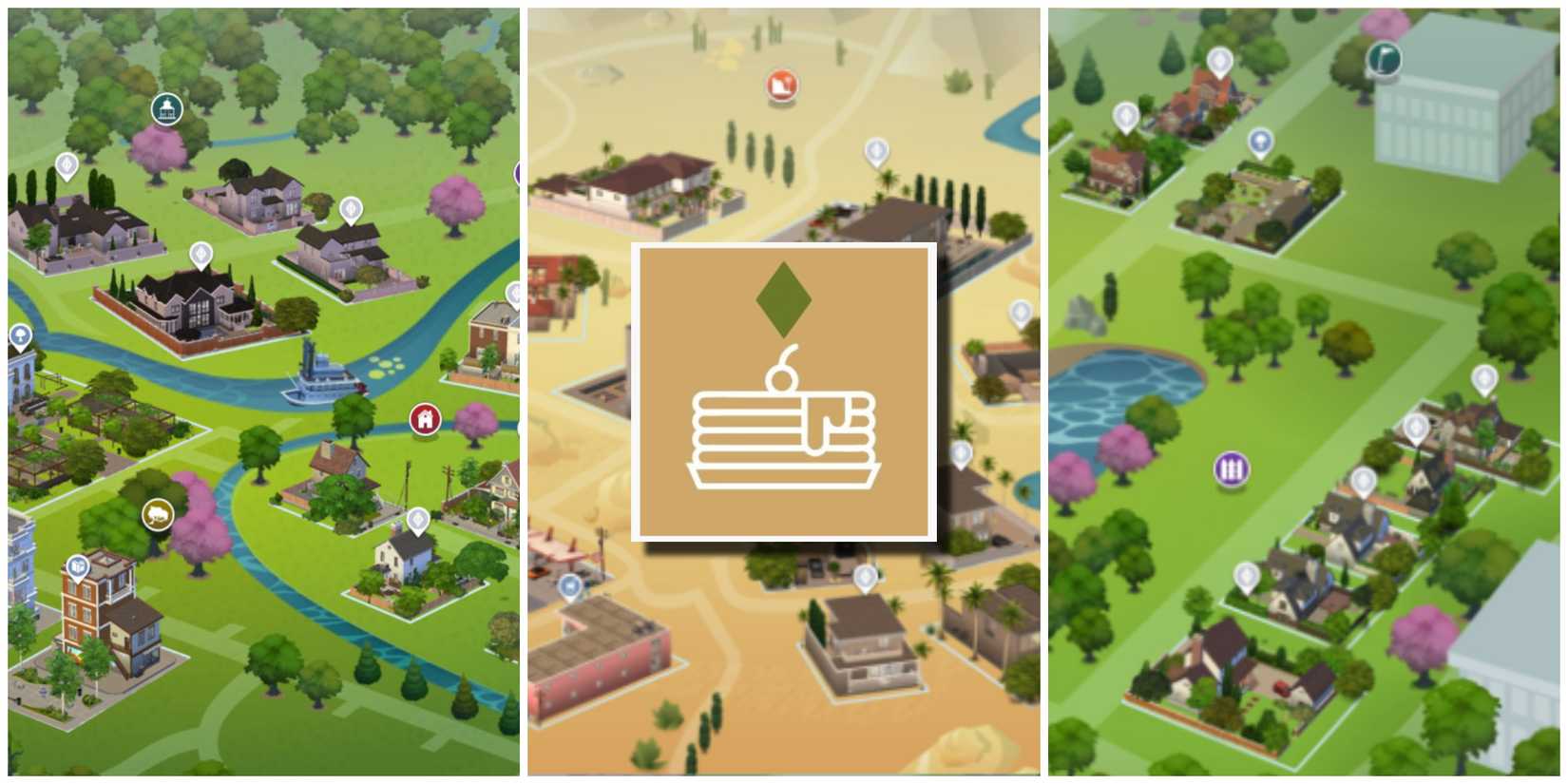Screen dimensions: 1568x784
Task: Click the teal park tree marker on the left
Action: click(x=20, y=334)
